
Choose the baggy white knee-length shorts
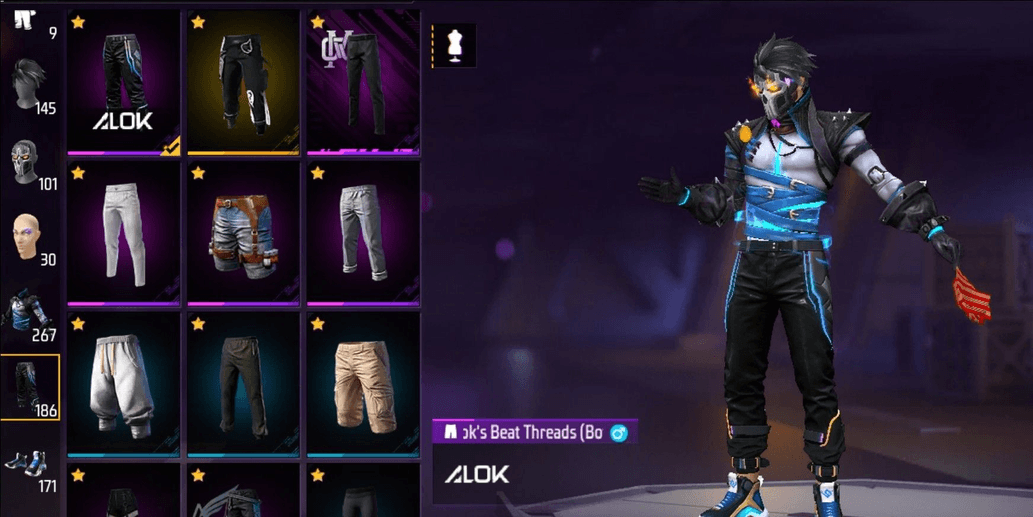coord(124,384)
